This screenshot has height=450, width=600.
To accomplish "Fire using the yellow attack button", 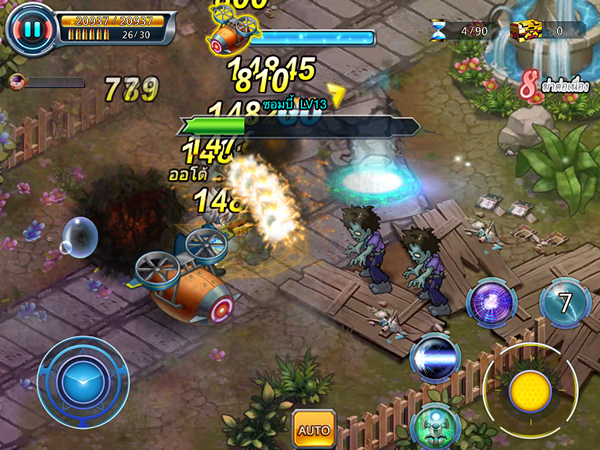I will [529, 391].
